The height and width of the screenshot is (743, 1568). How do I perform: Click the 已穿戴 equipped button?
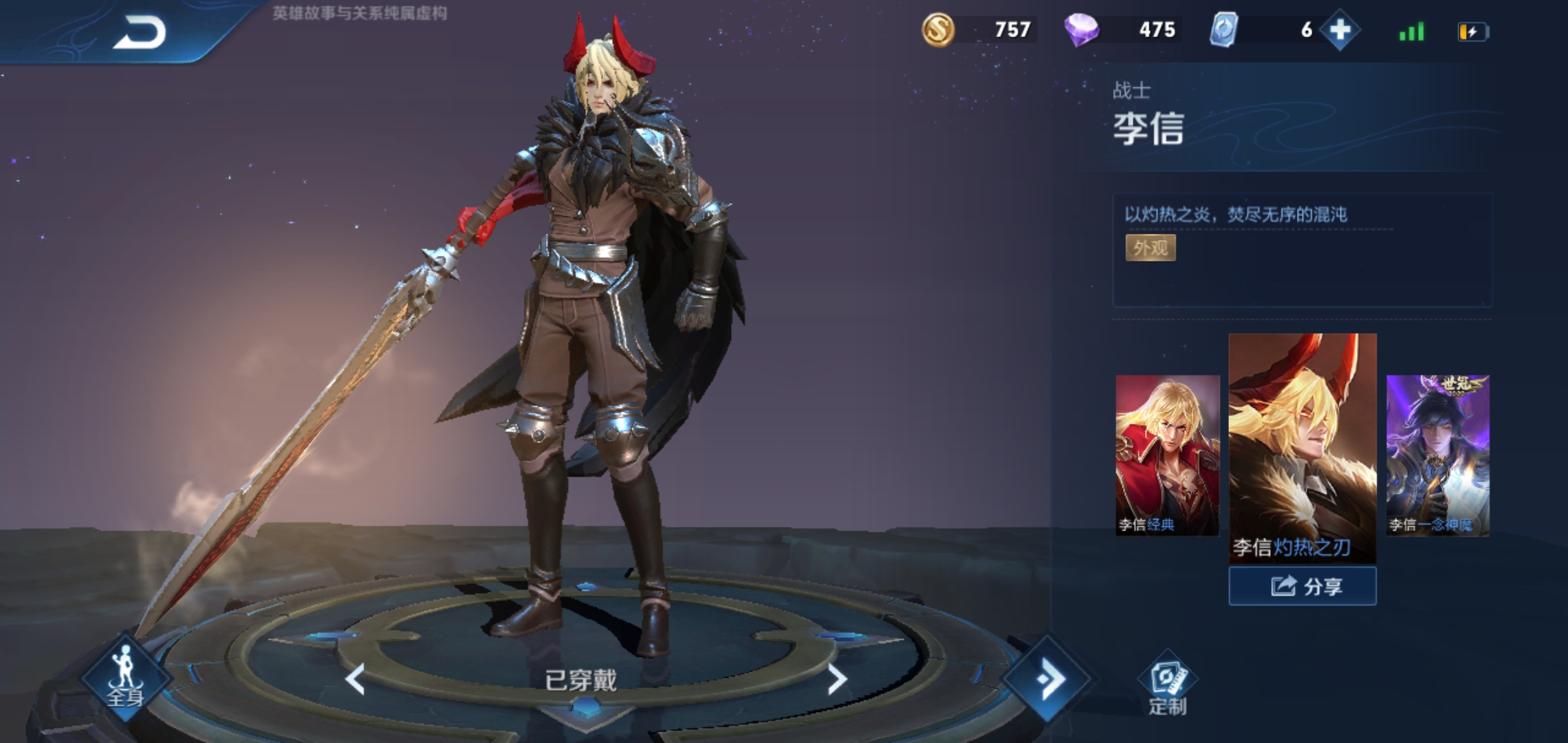(581, 680)
